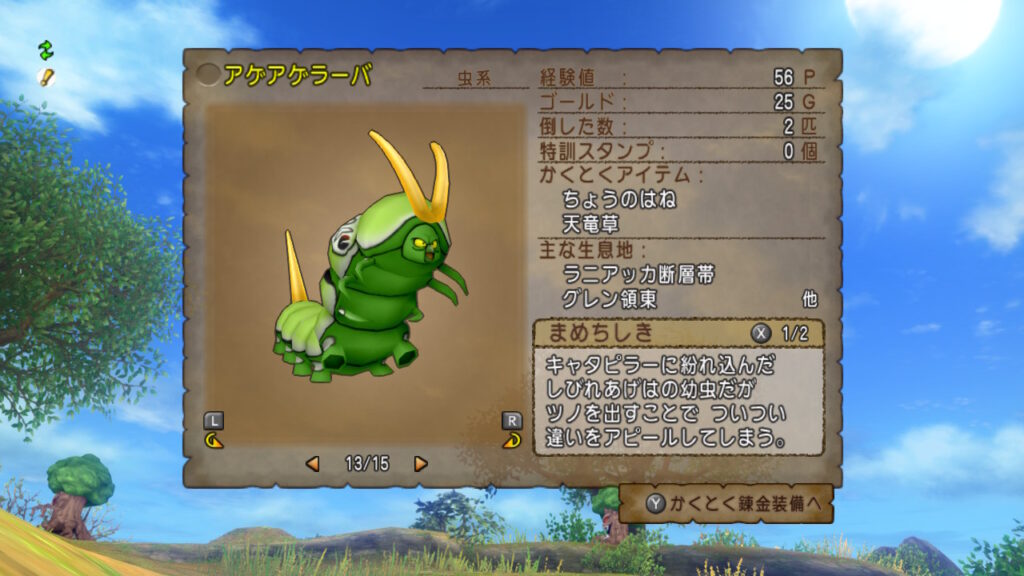Go to the previous monster entry arrow
The image size is (1024, 576).
pyautogui.click(x=313, y=464)
